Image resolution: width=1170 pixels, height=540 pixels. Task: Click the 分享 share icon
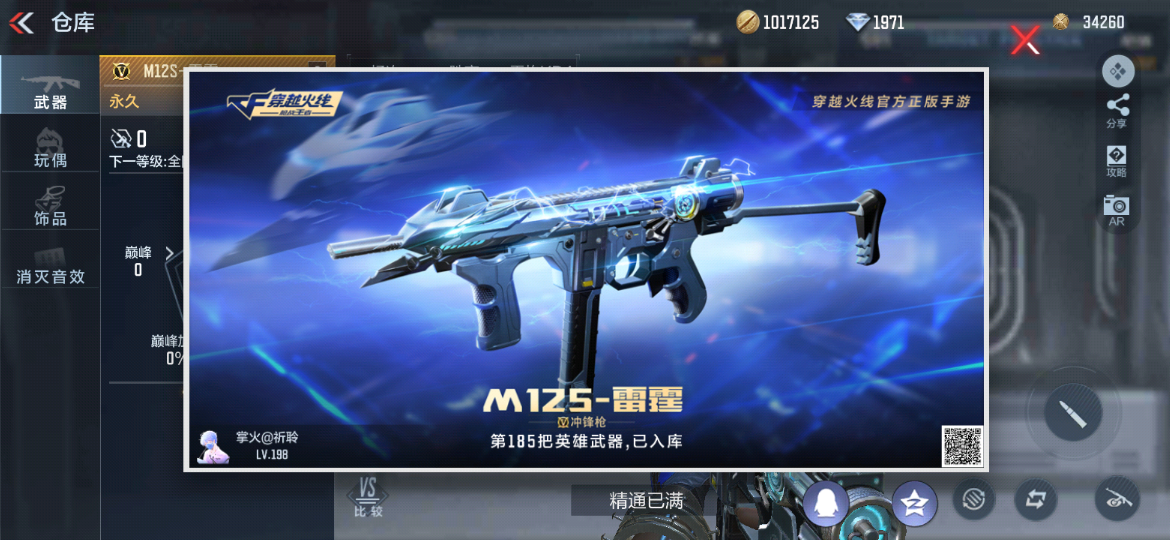click(1117, 110)
